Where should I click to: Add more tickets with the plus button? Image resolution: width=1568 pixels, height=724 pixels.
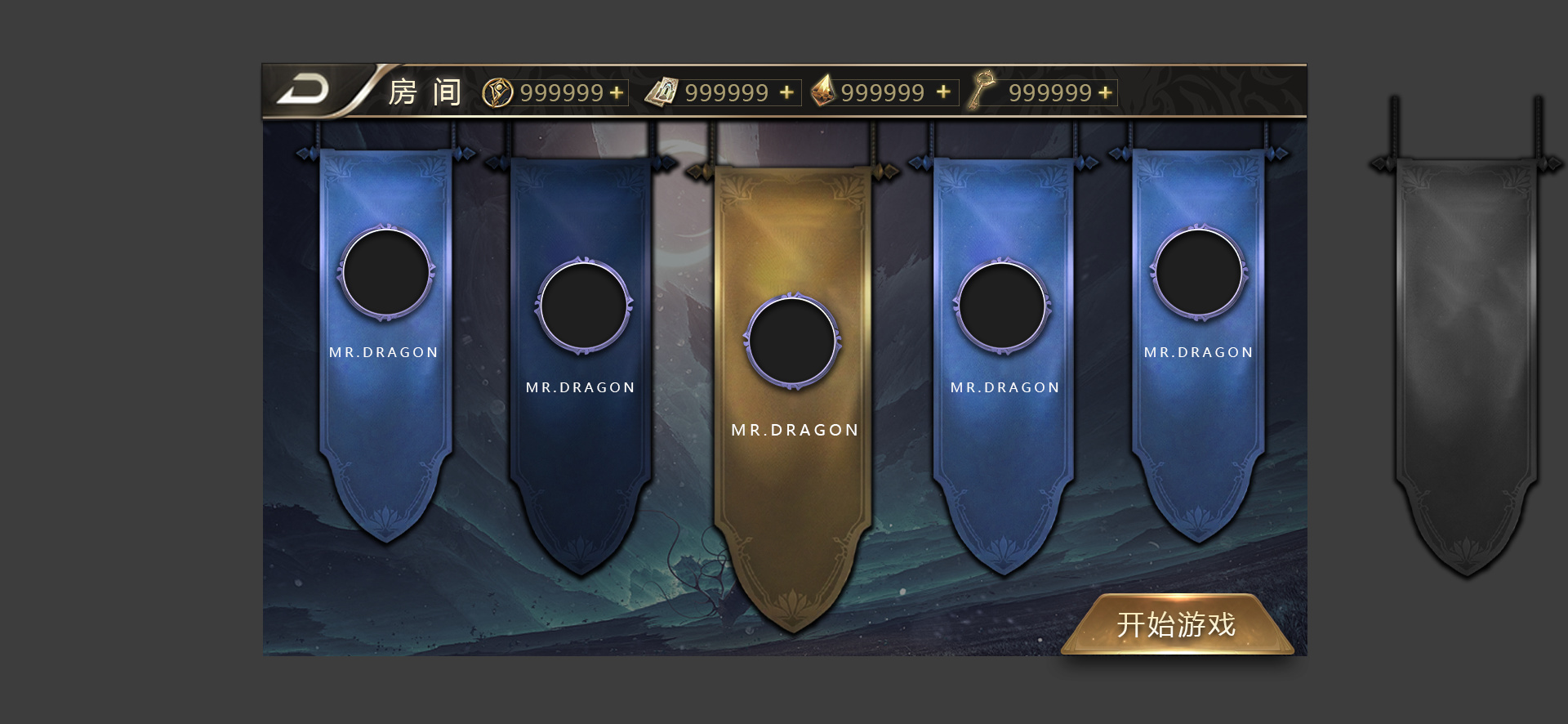pyautogui.click(x=786, y=93)
